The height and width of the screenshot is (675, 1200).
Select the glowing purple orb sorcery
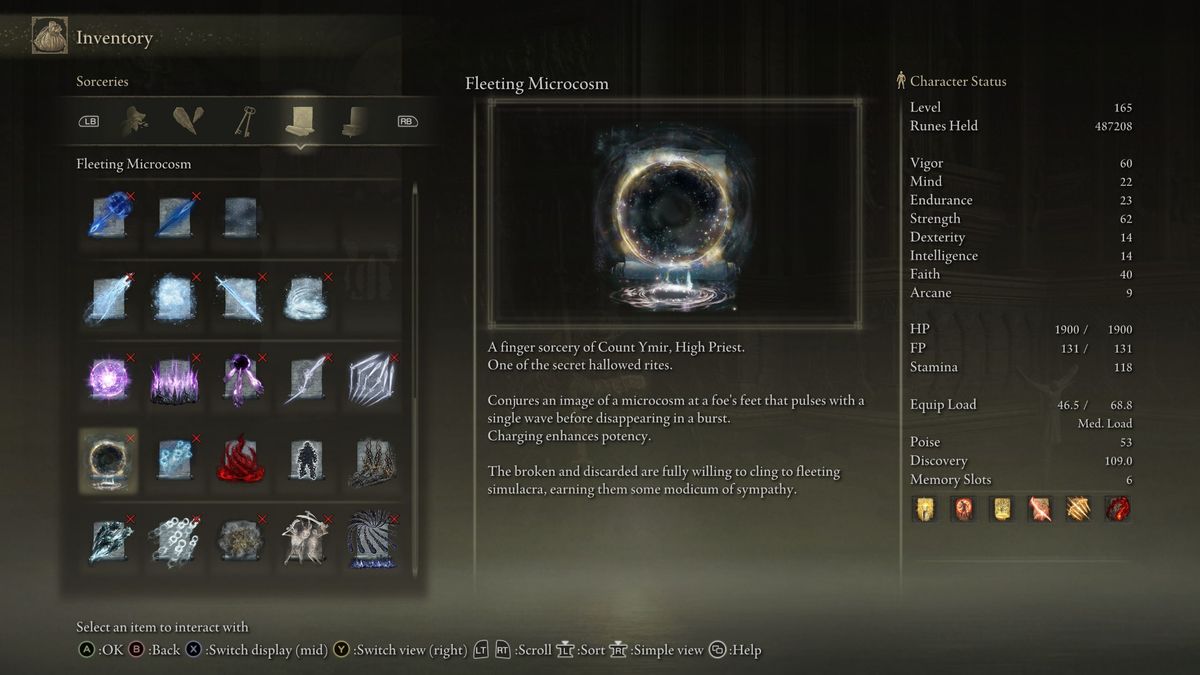tap(108, 380)
